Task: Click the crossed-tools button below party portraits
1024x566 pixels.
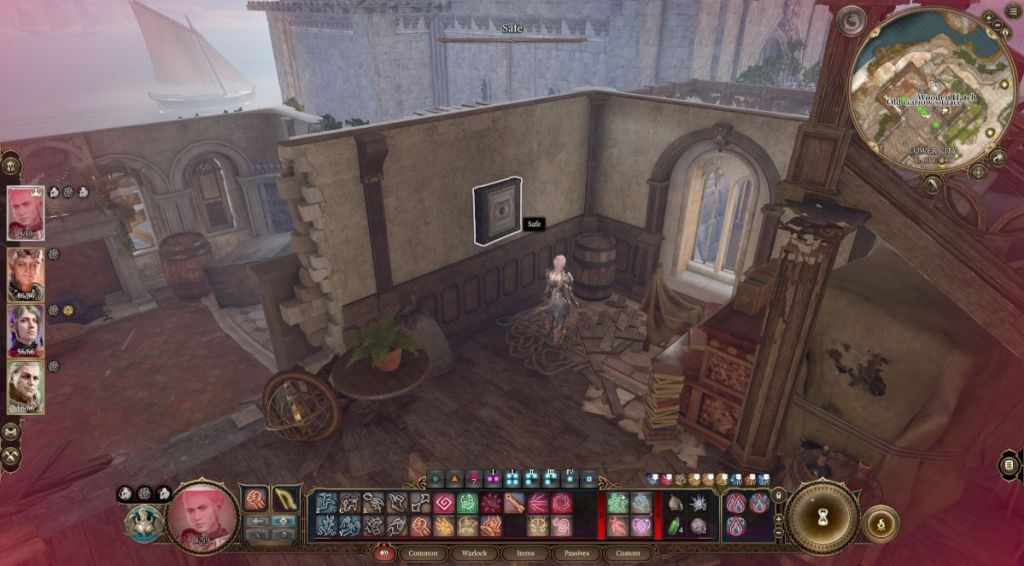Action: point(12,455)
